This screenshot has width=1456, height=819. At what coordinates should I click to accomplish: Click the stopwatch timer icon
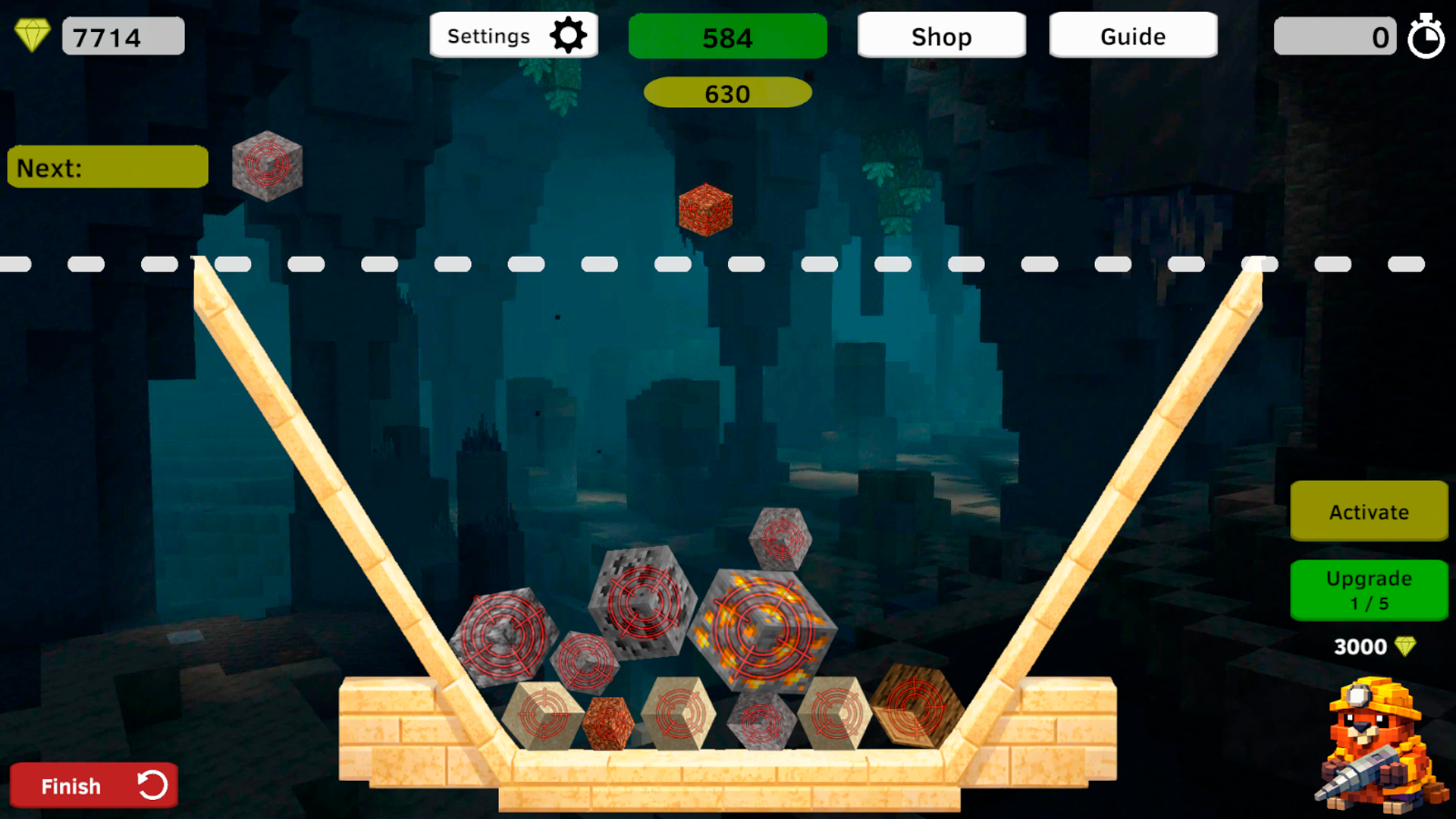tap(1427, 36)
